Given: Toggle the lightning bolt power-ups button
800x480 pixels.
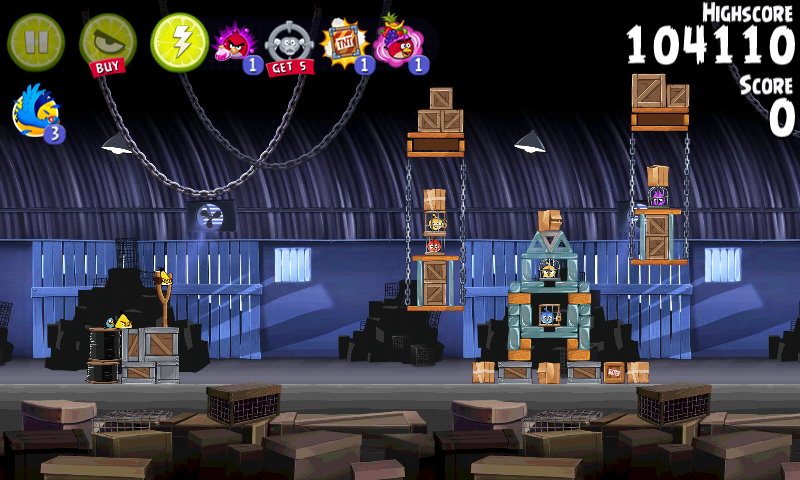Looking at the screenshot, I should pos(179,41).
